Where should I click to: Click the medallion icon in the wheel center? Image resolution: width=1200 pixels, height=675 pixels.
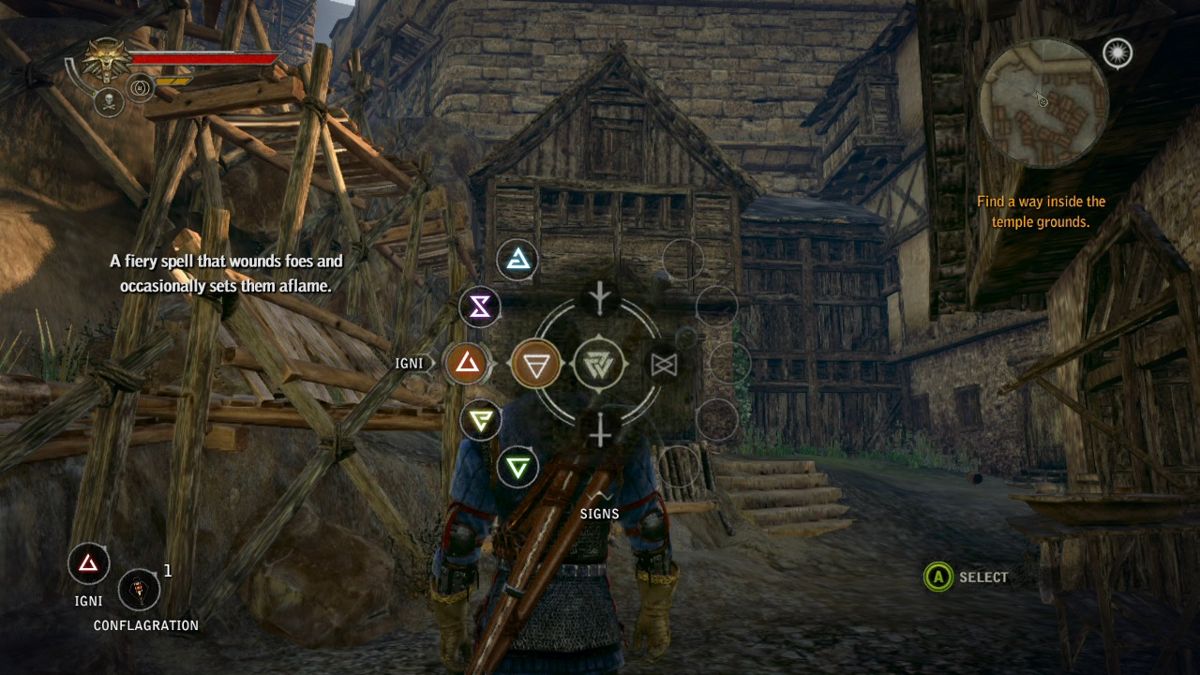click(598, 364)
